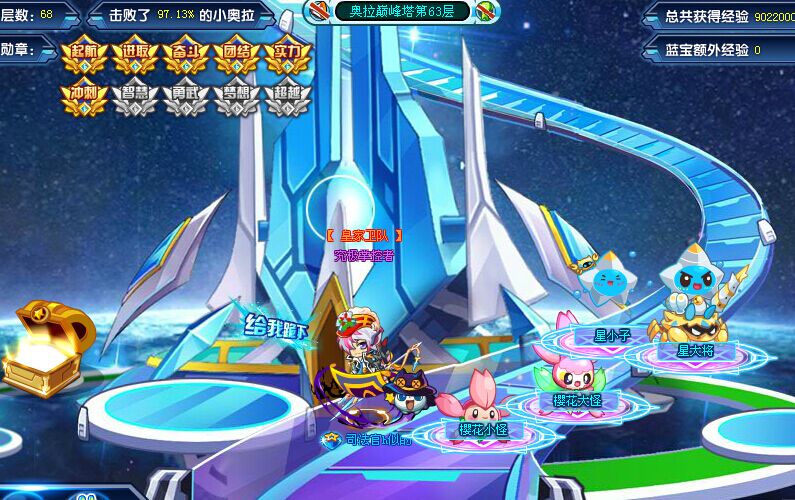795x500 pixels.
Task: Click the grey 梦想 medal
Action: pyautogui.click(x=237, y=97)
